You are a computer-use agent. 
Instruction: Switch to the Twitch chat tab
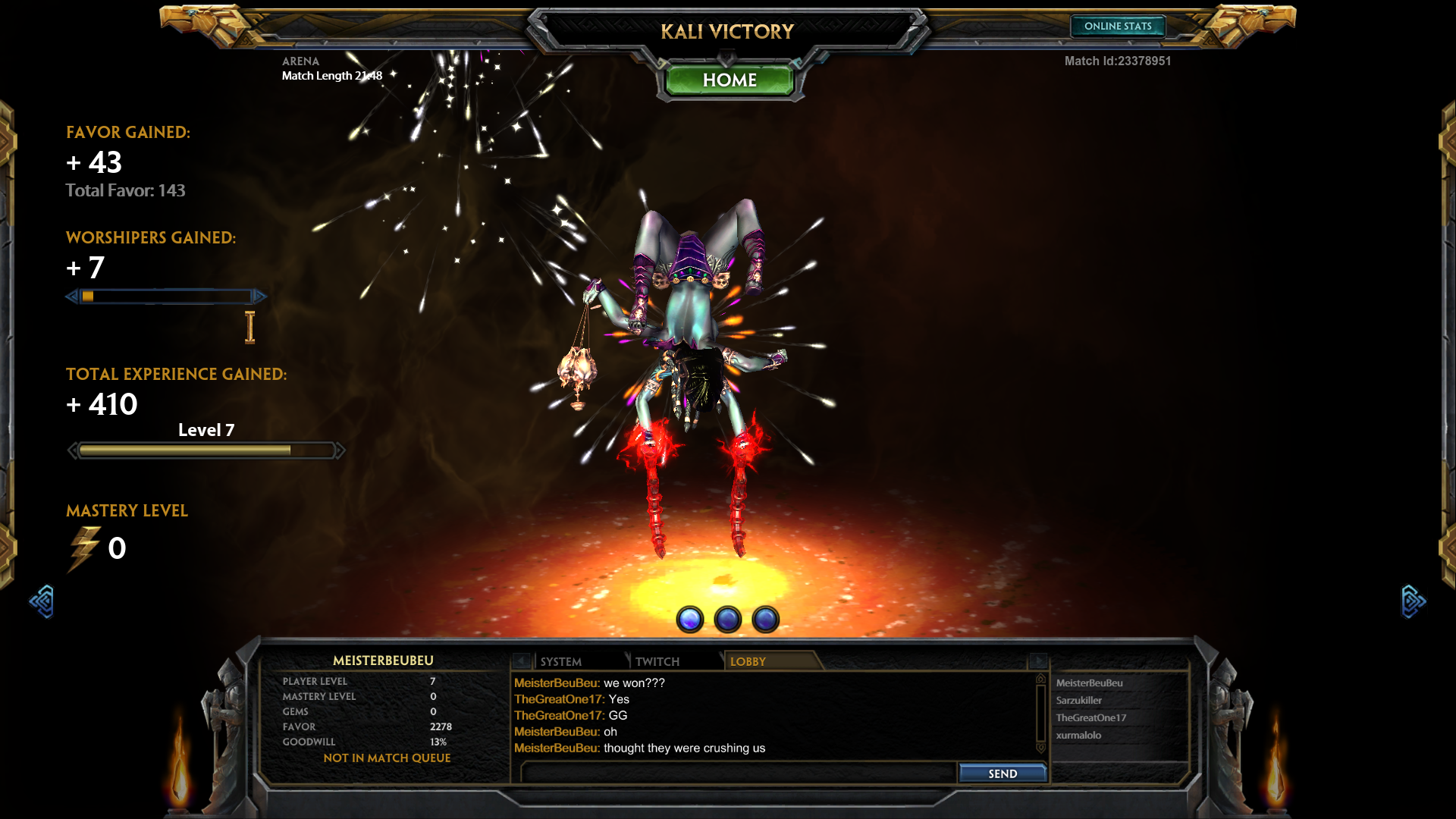[x=657, y=661]
